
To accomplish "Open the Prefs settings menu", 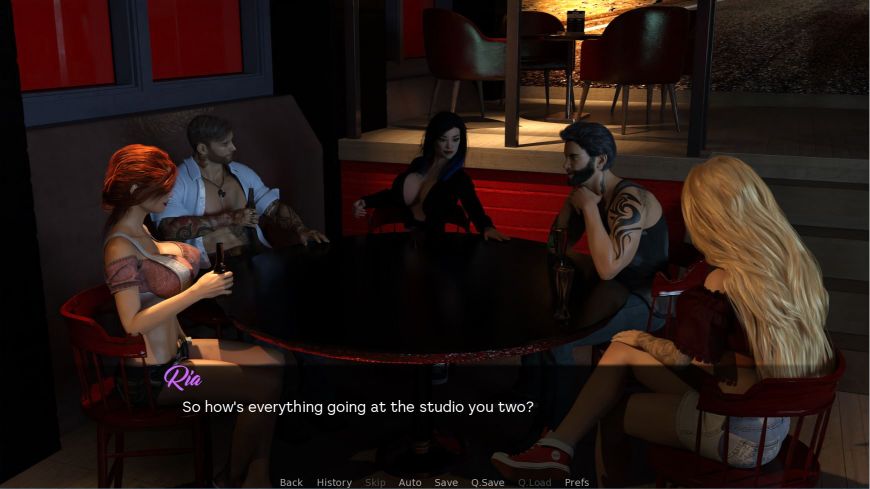I will 577,482.
